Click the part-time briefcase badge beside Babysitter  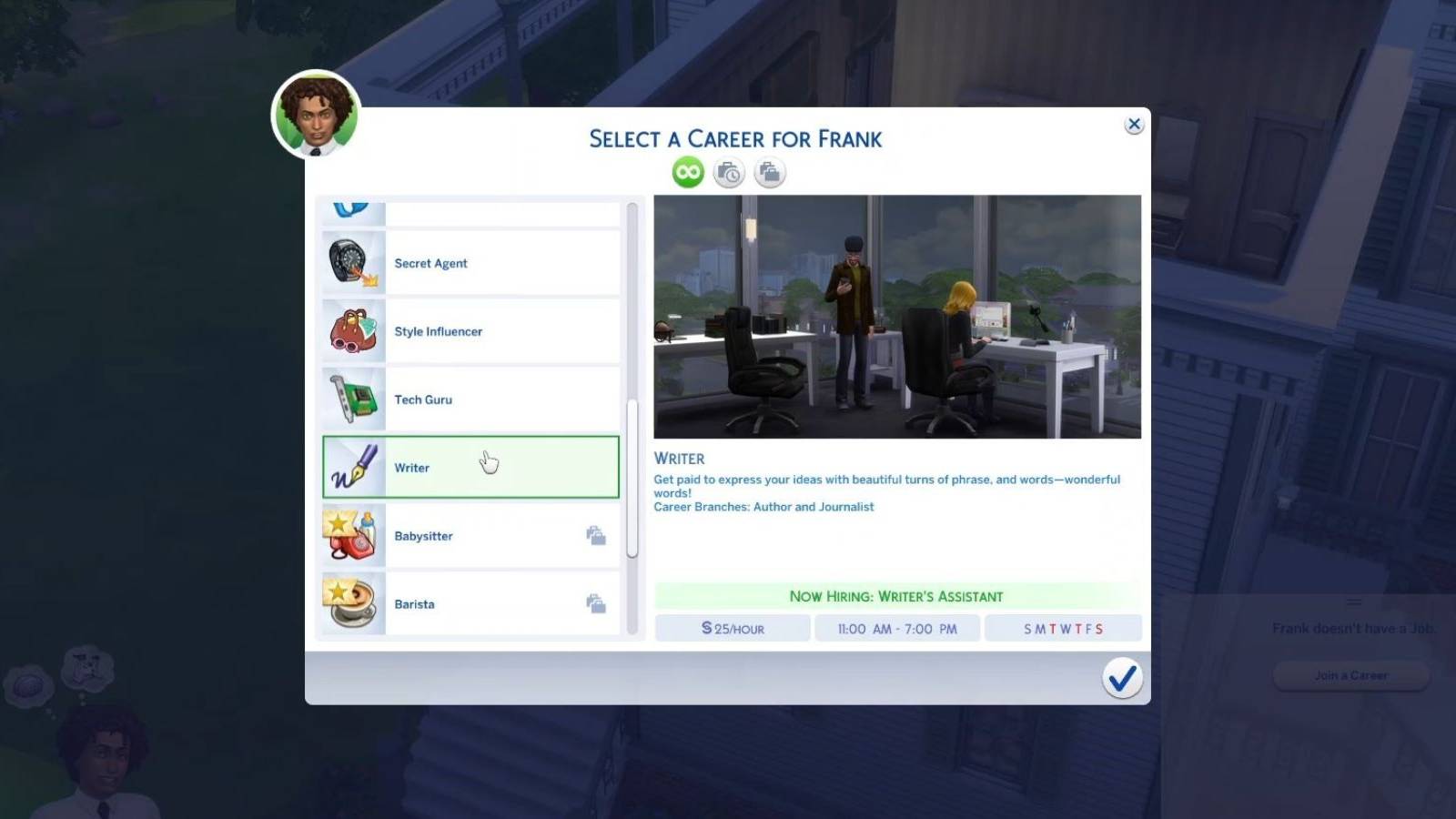(597, 535)
